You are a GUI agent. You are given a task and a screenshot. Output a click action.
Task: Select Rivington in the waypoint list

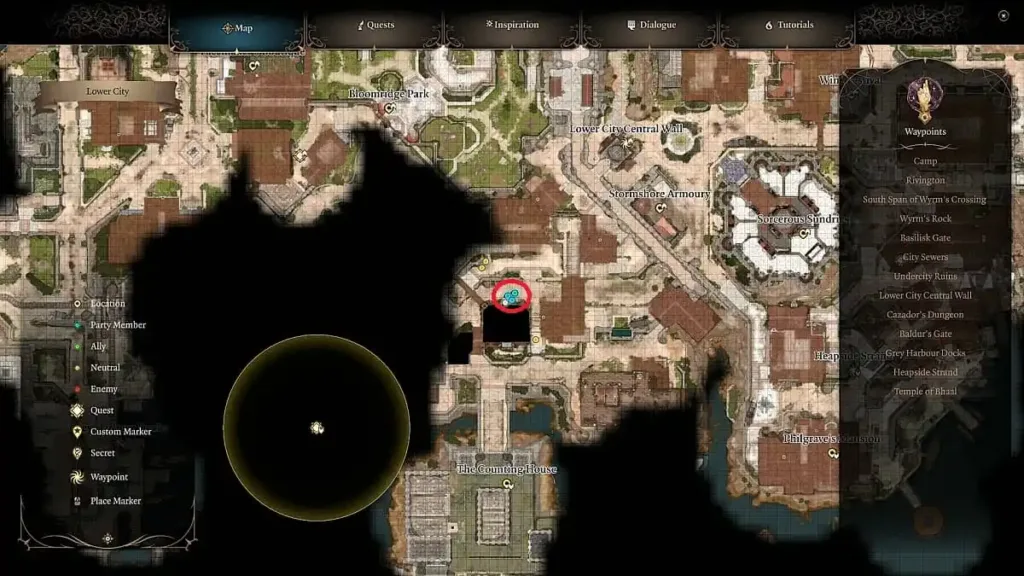pyautogui.click(x=925, y=180)
